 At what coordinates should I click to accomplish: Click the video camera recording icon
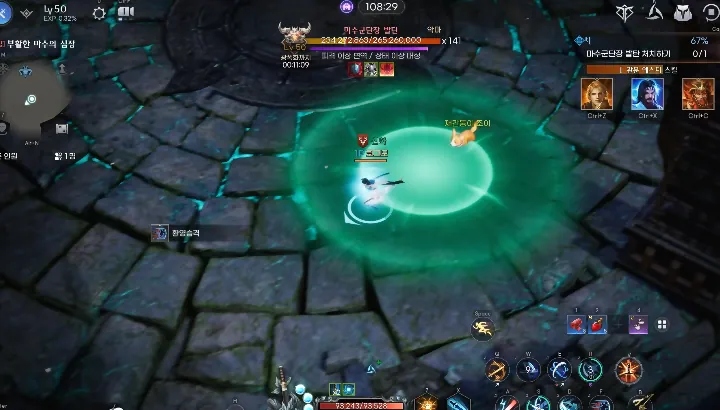tap(126, 13)
